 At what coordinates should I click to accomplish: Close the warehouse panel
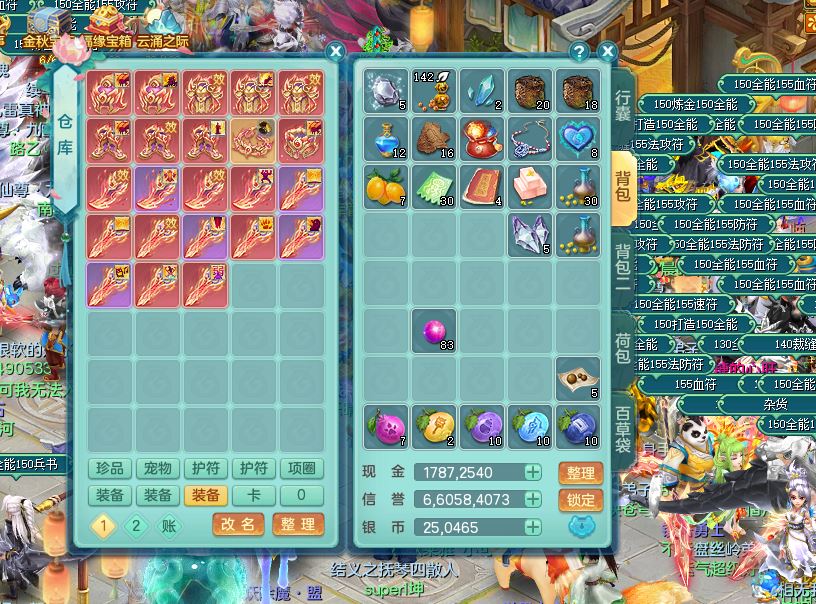pos(336,52)
